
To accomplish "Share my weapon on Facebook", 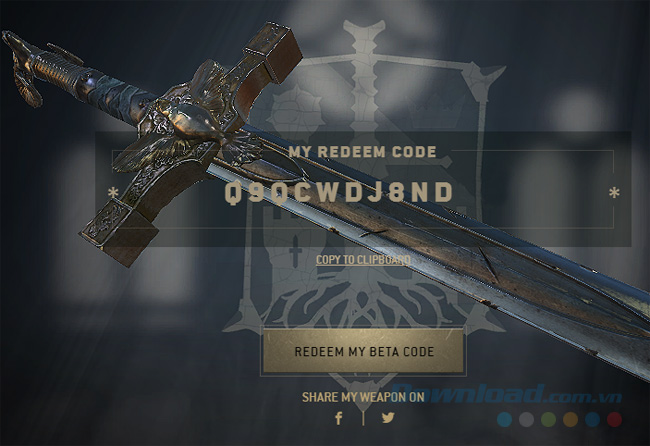I will coord(339,418).
